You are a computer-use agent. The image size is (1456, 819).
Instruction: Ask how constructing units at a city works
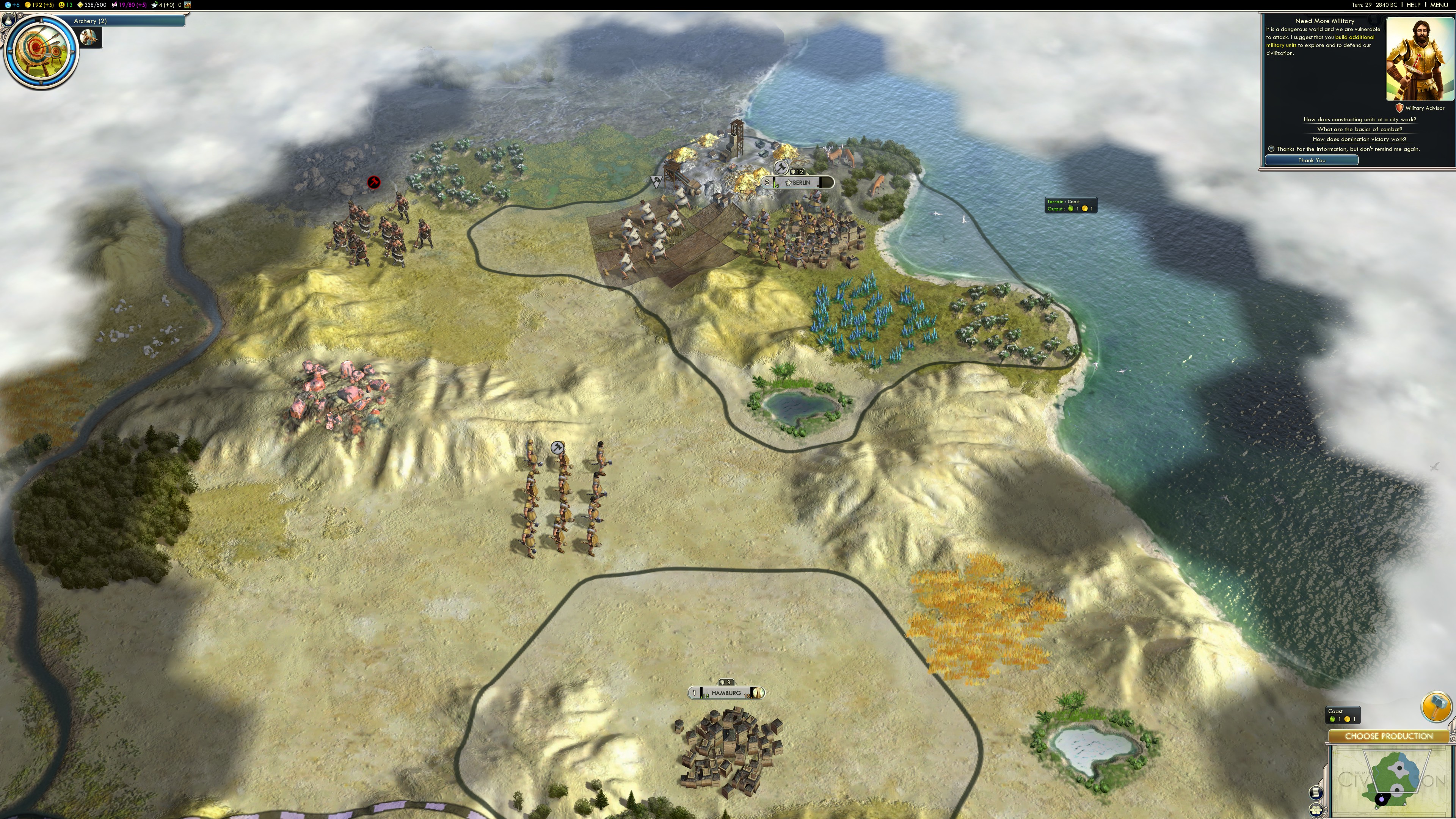coord(1359,120)
